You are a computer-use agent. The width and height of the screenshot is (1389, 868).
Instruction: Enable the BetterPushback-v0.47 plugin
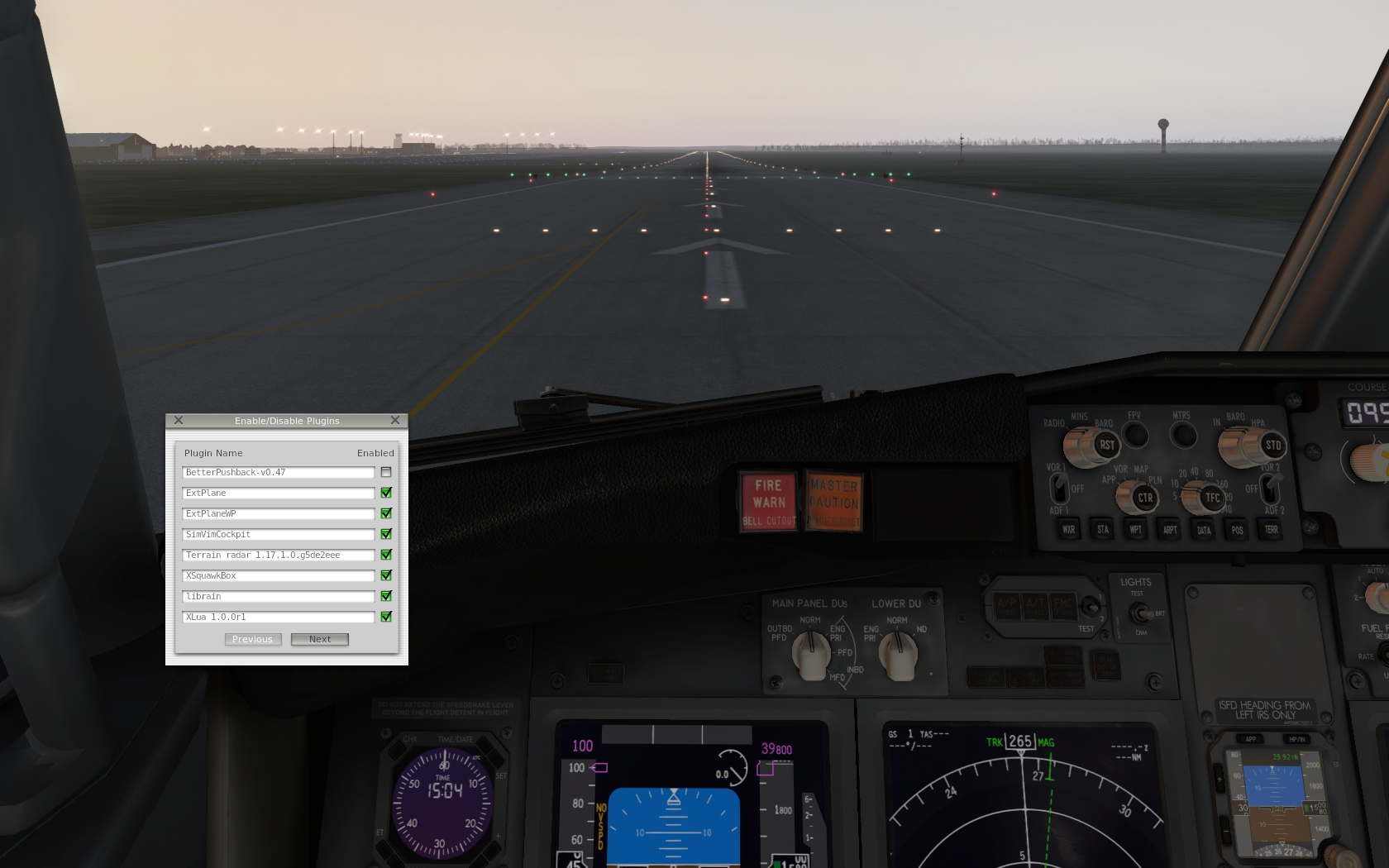point(386,472)
